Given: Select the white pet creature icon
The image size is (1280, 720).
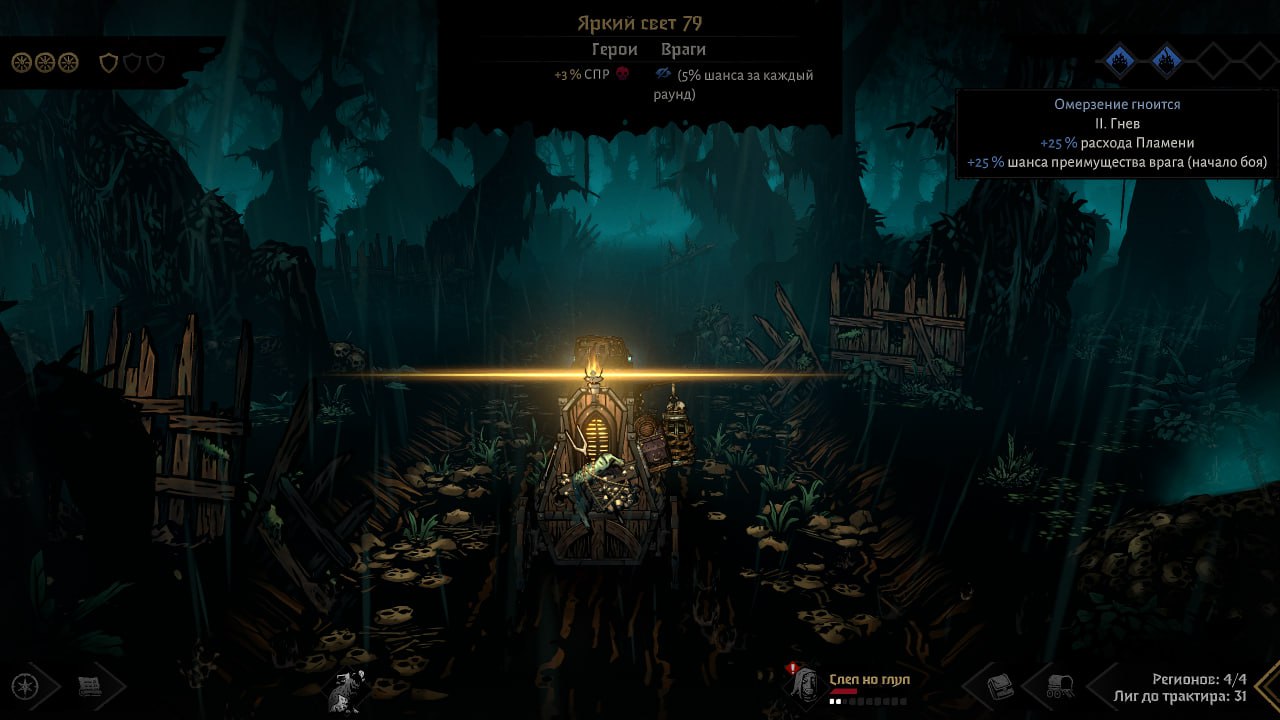Looking at the screenshot, I should [x=346, y=690].
